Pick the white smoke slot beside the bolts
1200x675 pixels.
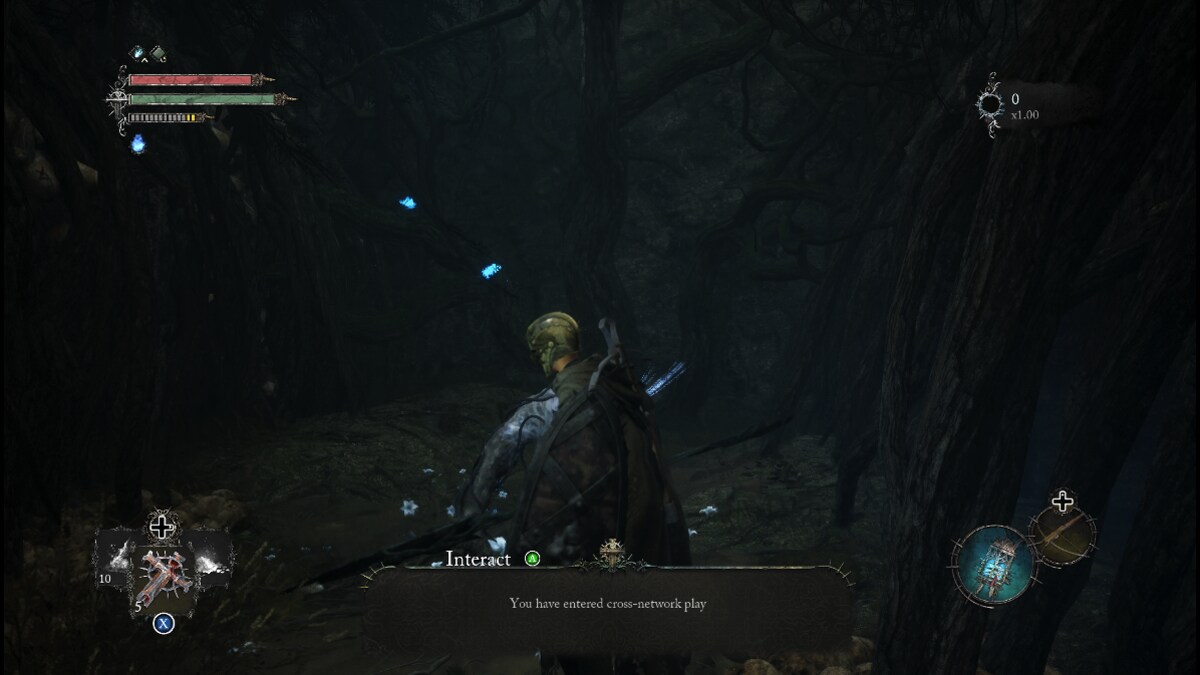tap(209, 558)
